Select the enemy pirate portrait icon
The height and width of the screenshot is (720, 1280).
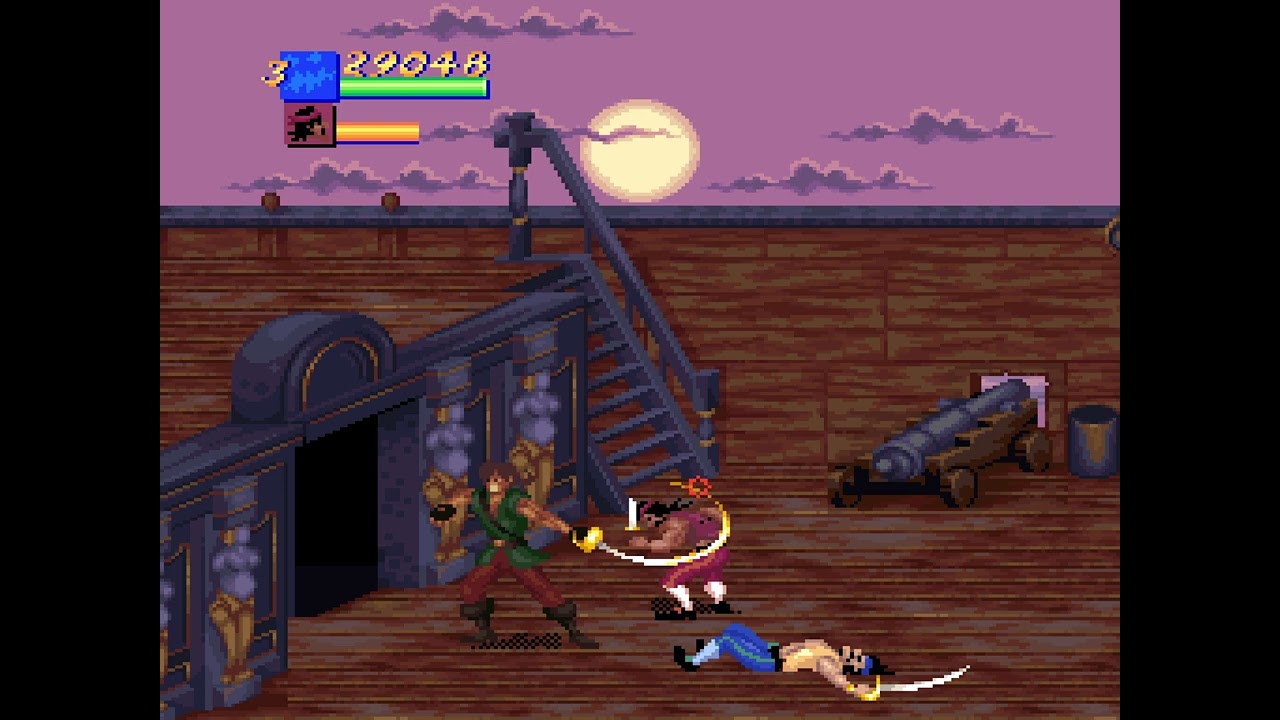click(x=310, y=126)
